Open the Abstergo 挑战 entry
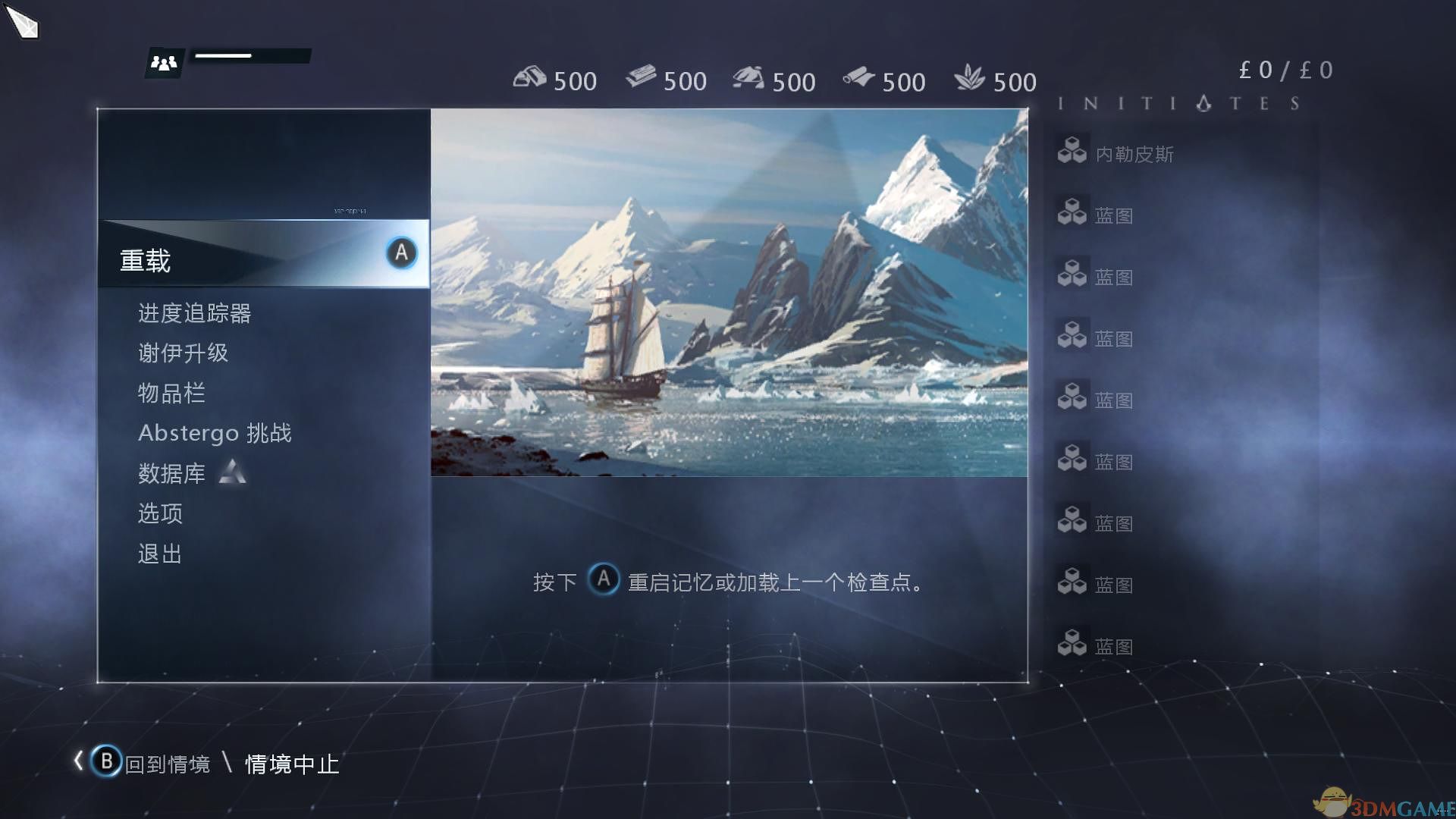The height and width of the screenshot is (819, 1456). [x=216, y=433]
